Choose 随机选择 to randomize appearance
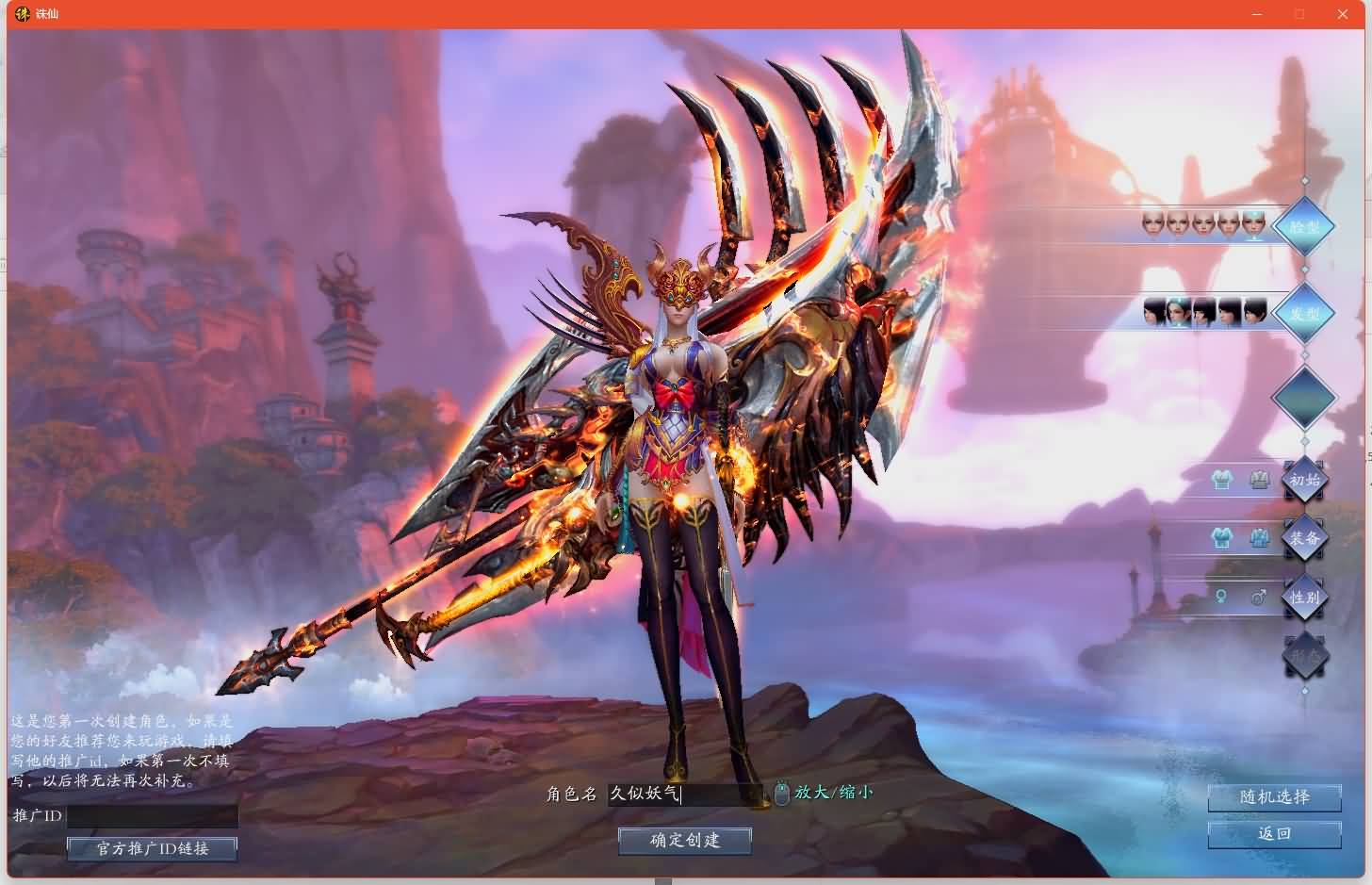1372x885 pixels. coord(1274,797)
